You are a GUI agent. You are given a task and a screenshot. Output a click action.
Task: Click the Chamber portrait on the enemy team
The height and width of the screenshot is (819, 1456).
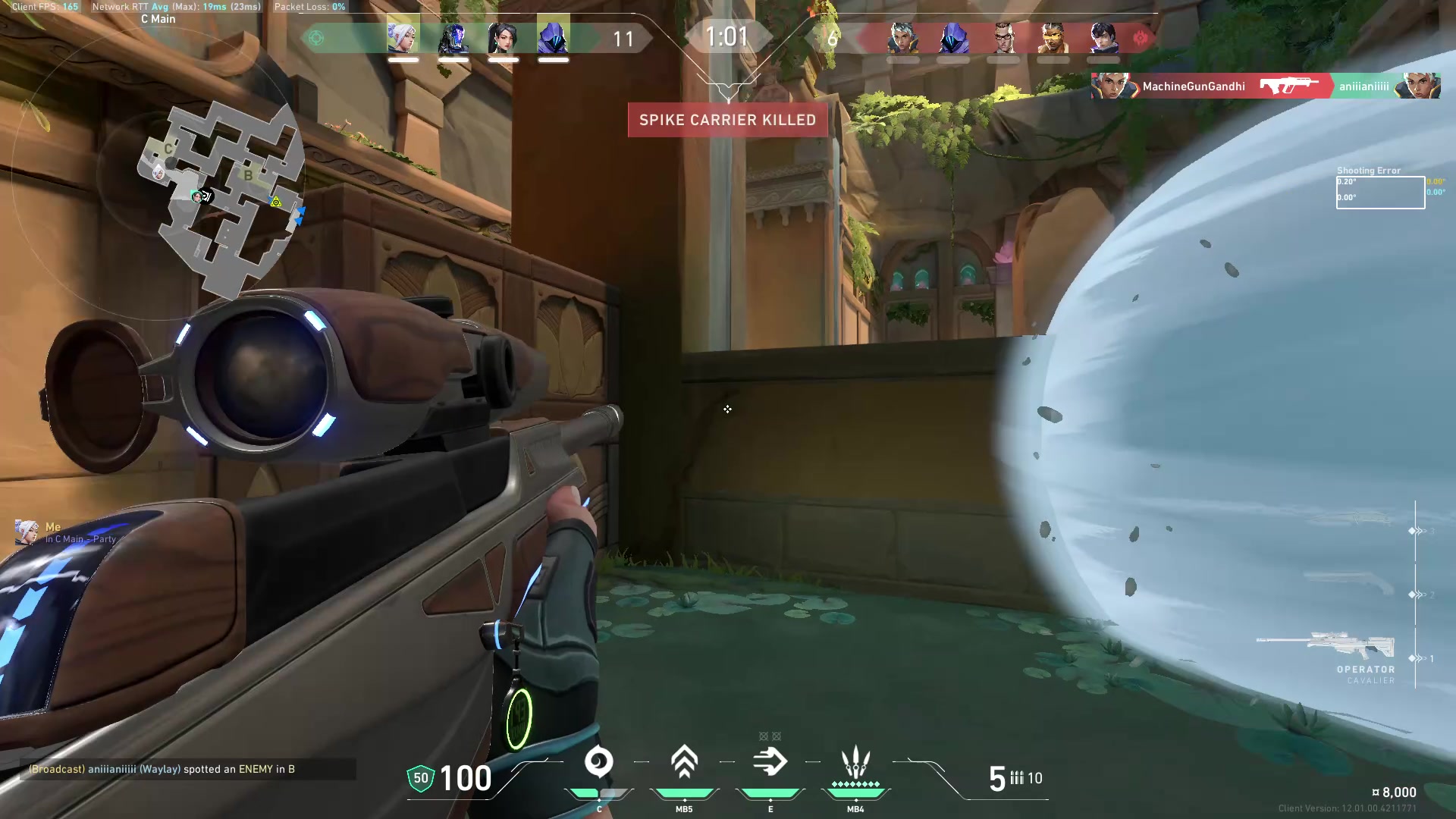pyautogui.click(x=1003, y=37)
